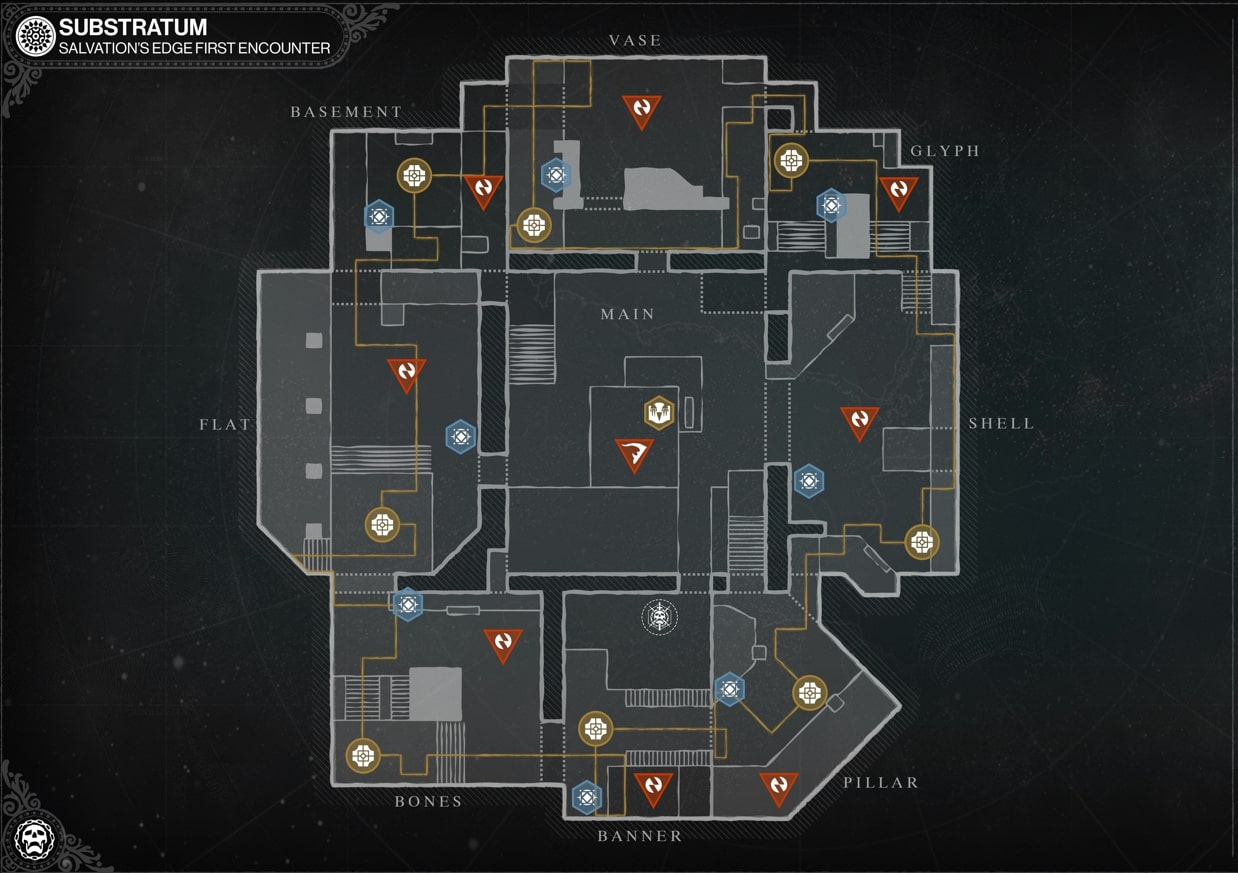Click the gold plate marker in Bones
The width and height of the screenshot is (1238, 873).
(363, 755)
